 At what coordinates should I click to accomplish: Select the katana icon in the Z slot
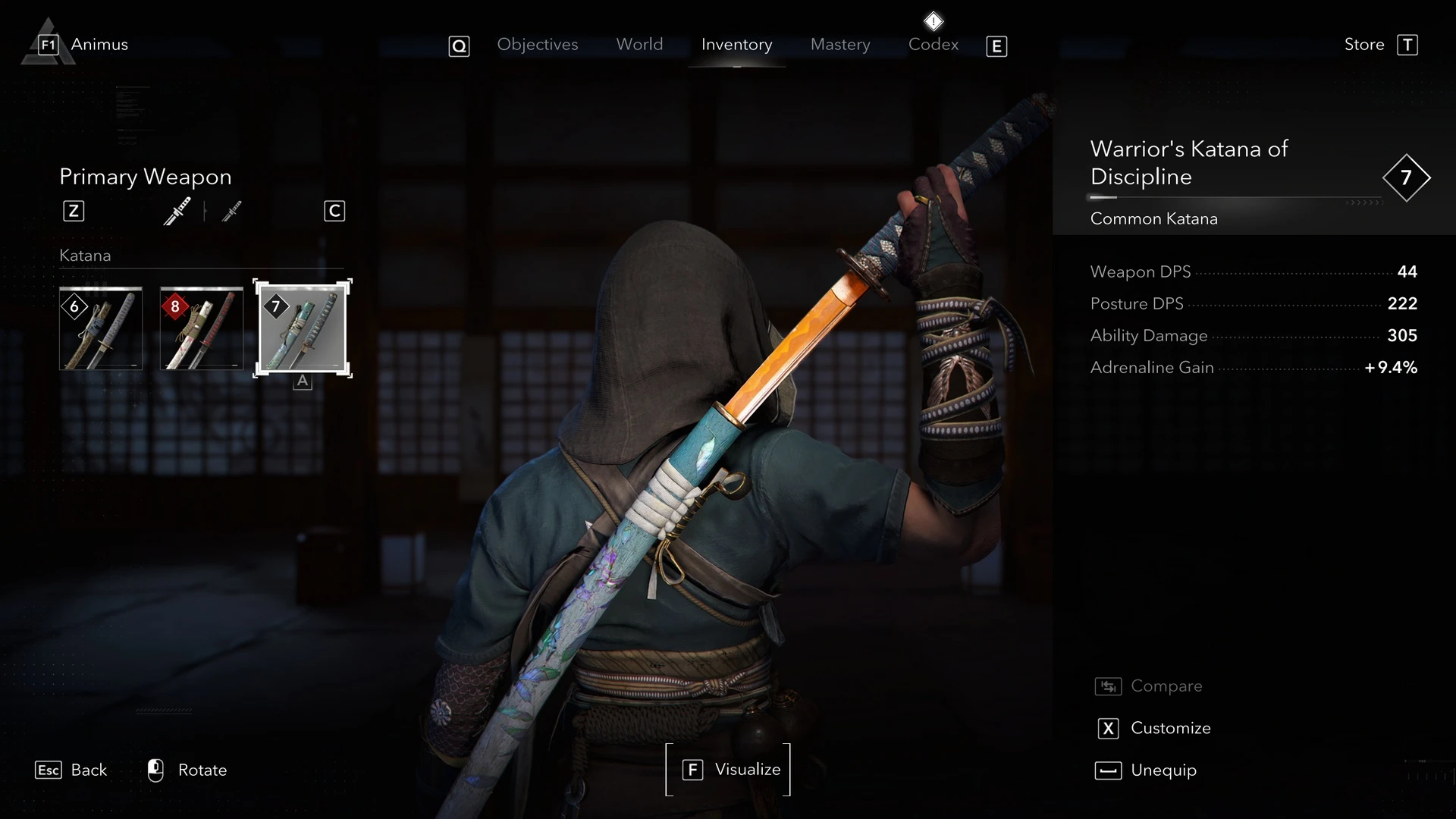point(177,211)
